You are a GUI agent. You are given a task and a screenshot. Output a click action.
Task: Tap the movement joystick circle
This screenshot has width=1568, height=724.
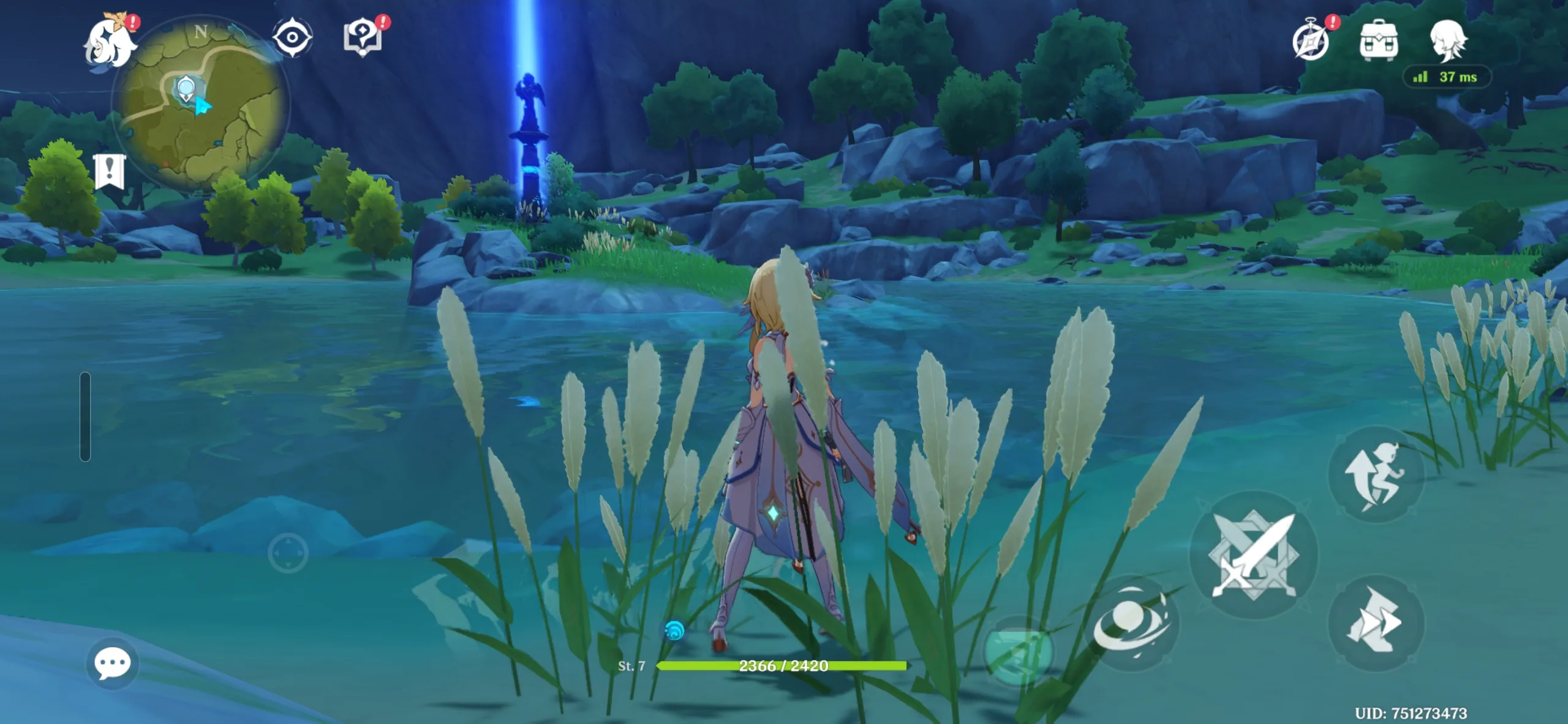tap(288, 553)
